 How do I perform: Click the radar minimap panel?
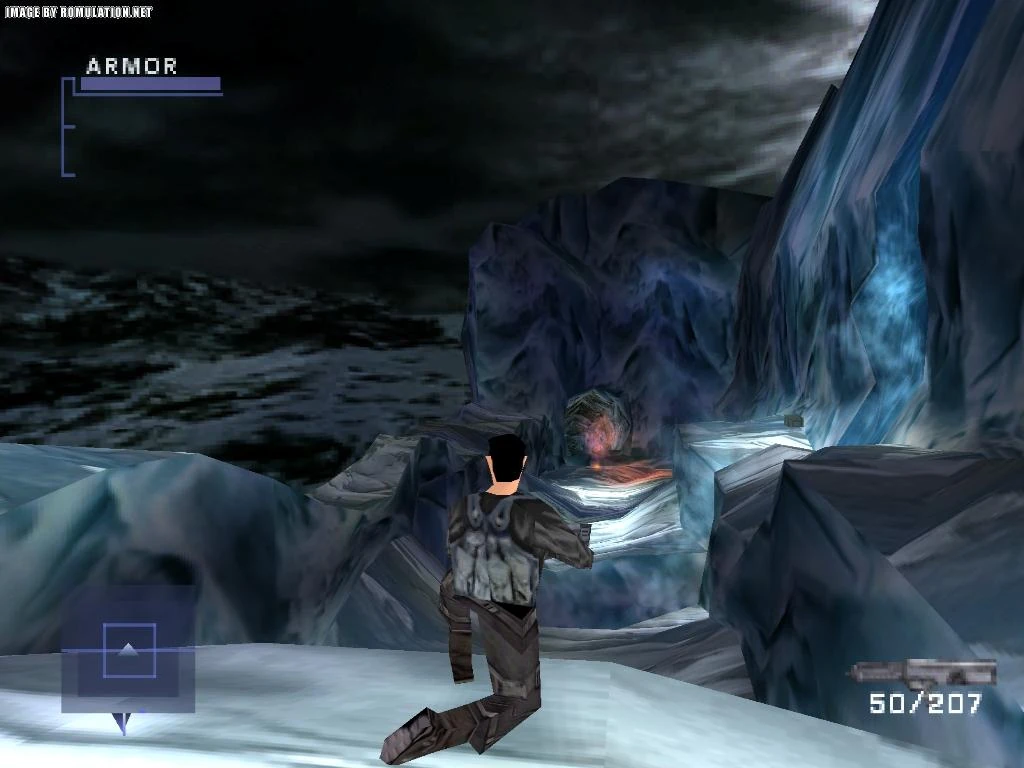(x=128, y=649)
